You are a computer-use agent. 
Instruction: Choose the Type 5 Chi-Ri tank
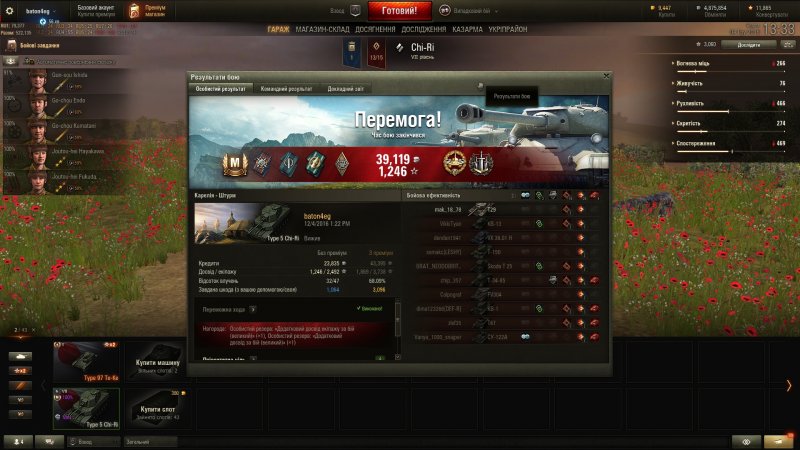point(85,408)
